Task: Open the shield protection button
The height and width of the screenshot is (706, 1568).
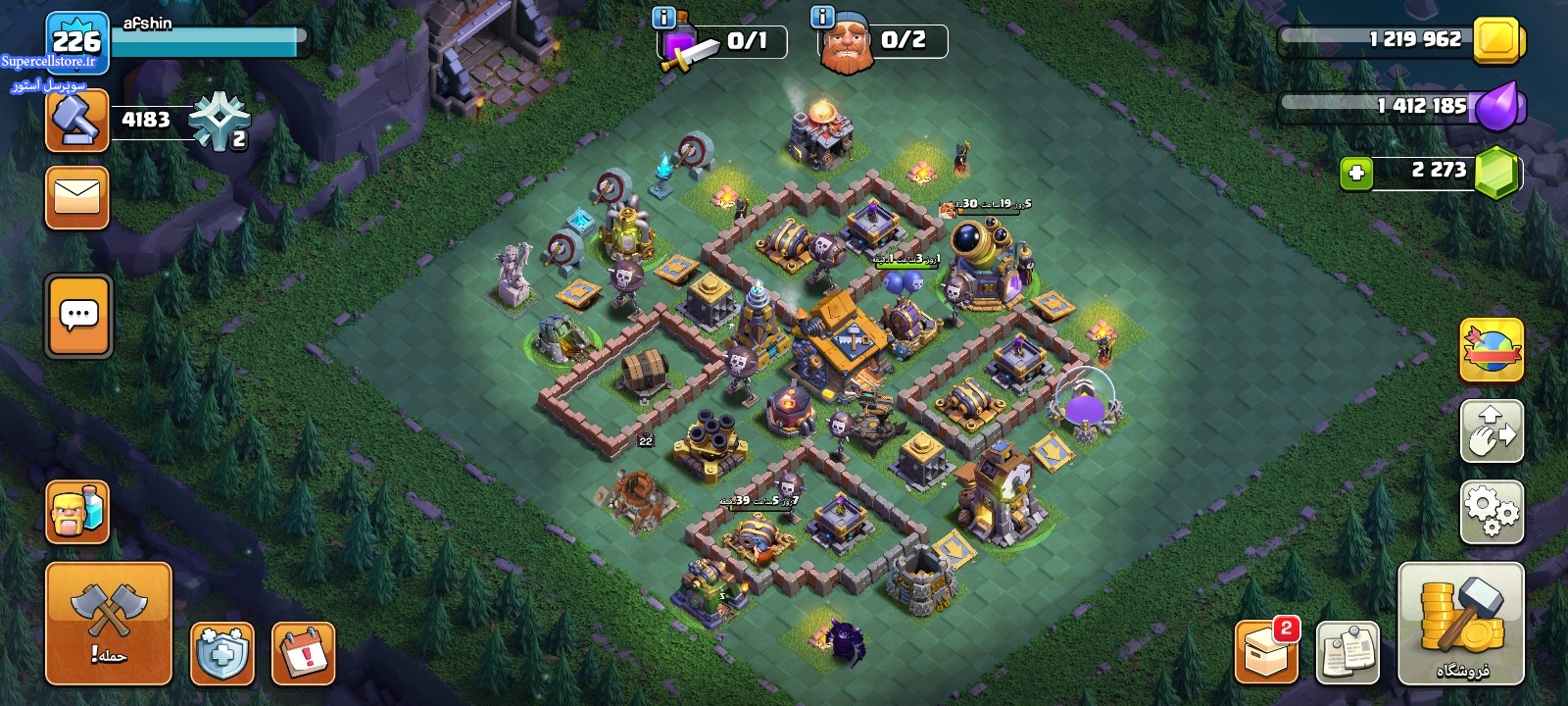Action: coord(222,653)
